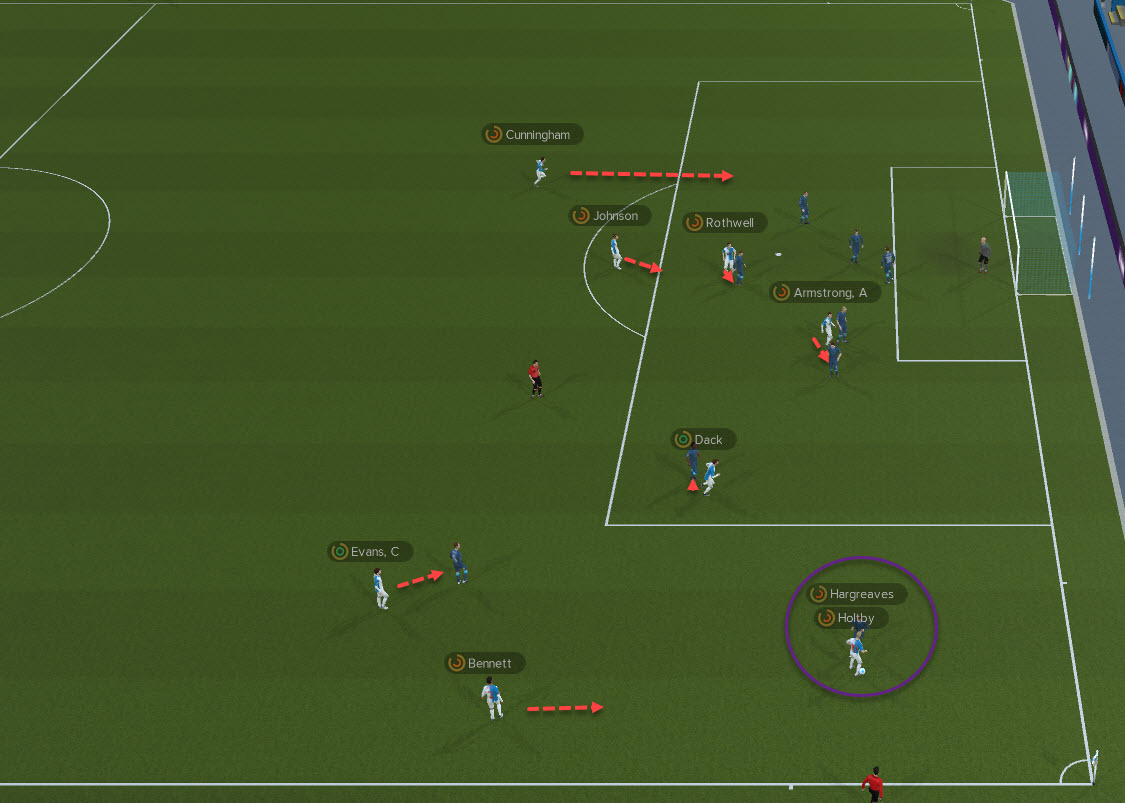Select the Holtby name label
Viewport: 1125px width, 803px height.
tap(851, 619)
